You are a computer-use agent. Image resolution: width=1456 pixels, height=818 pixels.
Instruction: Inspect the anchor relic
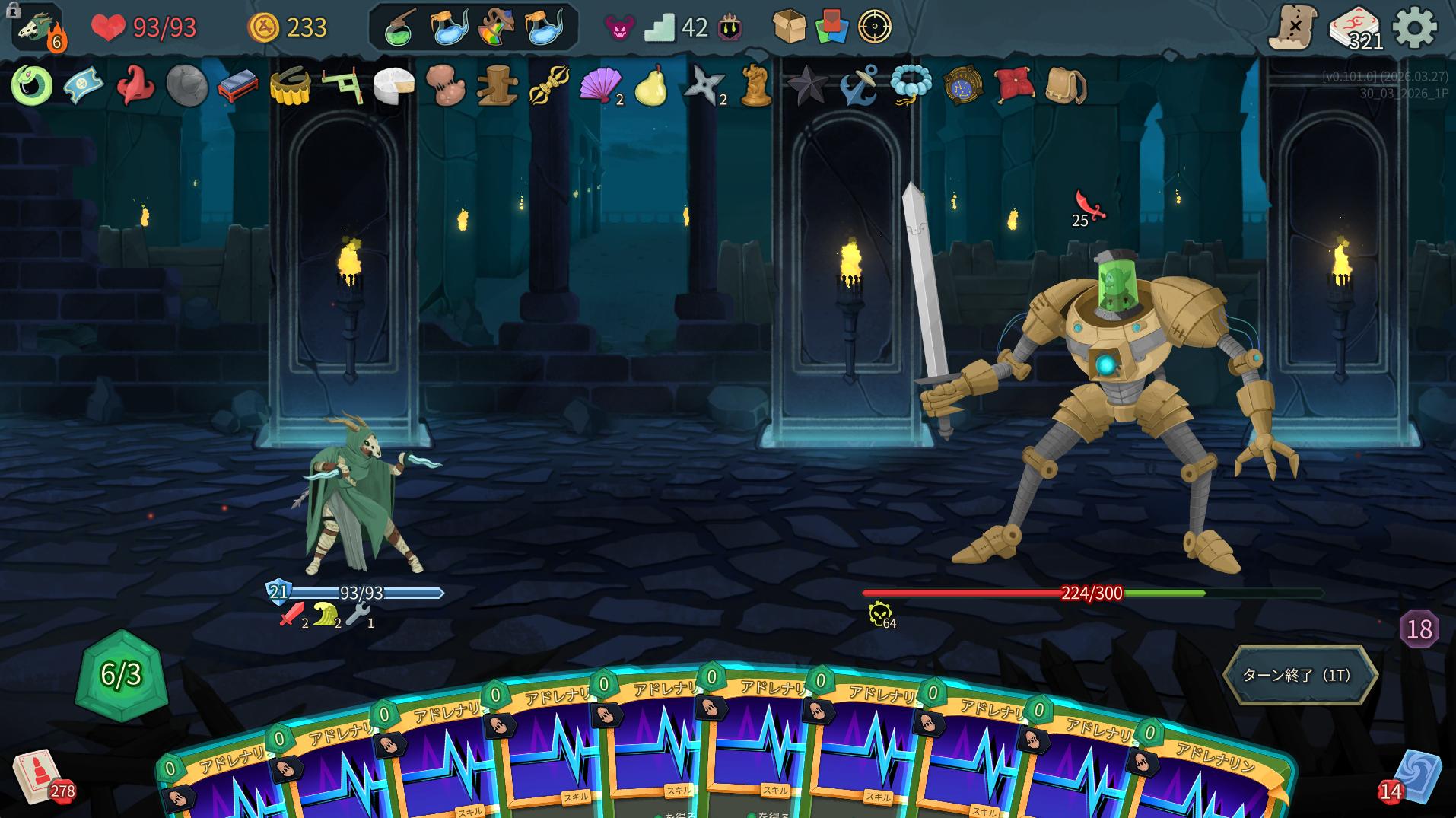tap(859, 84)
